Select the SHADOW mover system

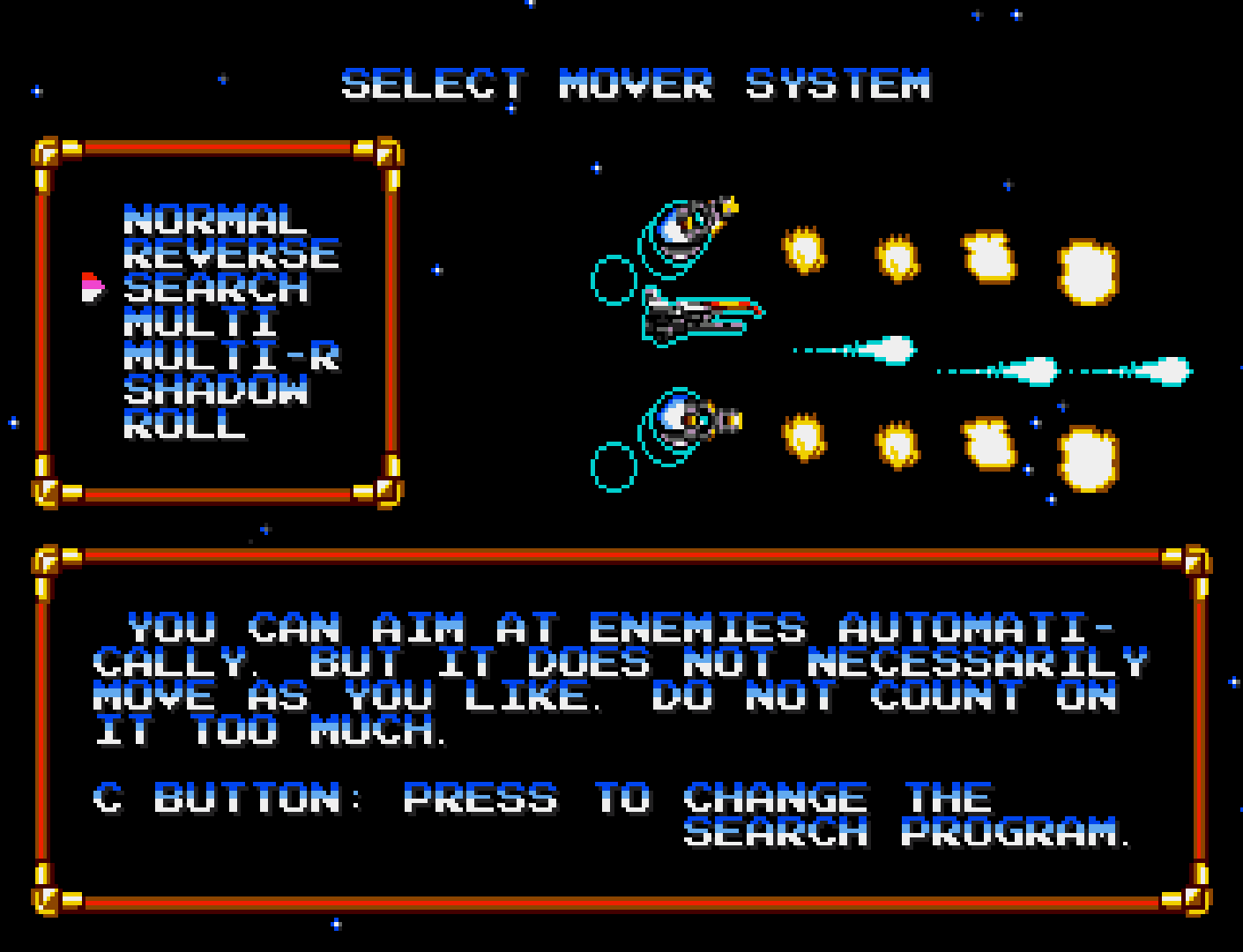216,390
